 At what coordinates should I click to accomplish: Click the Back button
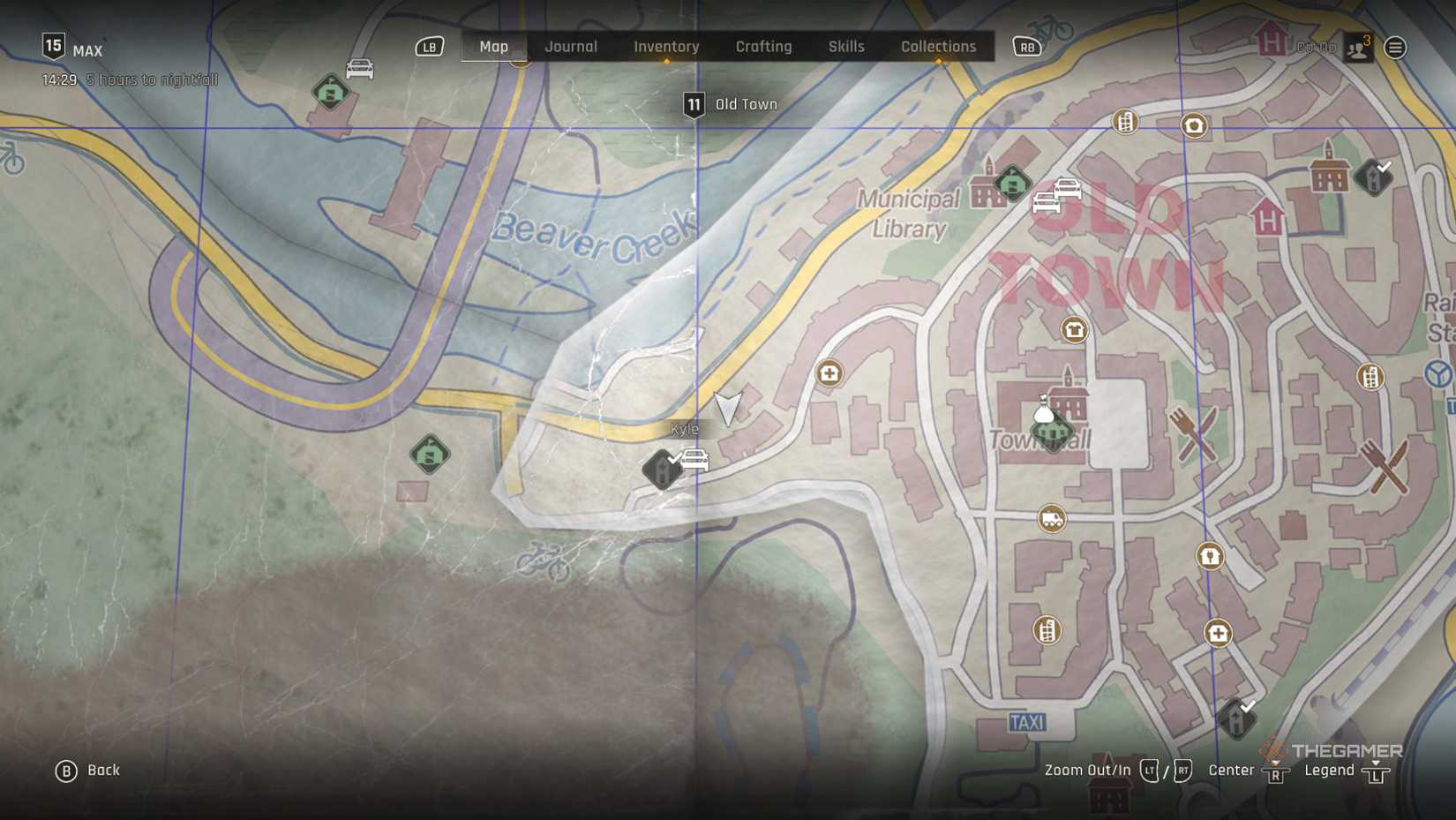coord(88,771)
